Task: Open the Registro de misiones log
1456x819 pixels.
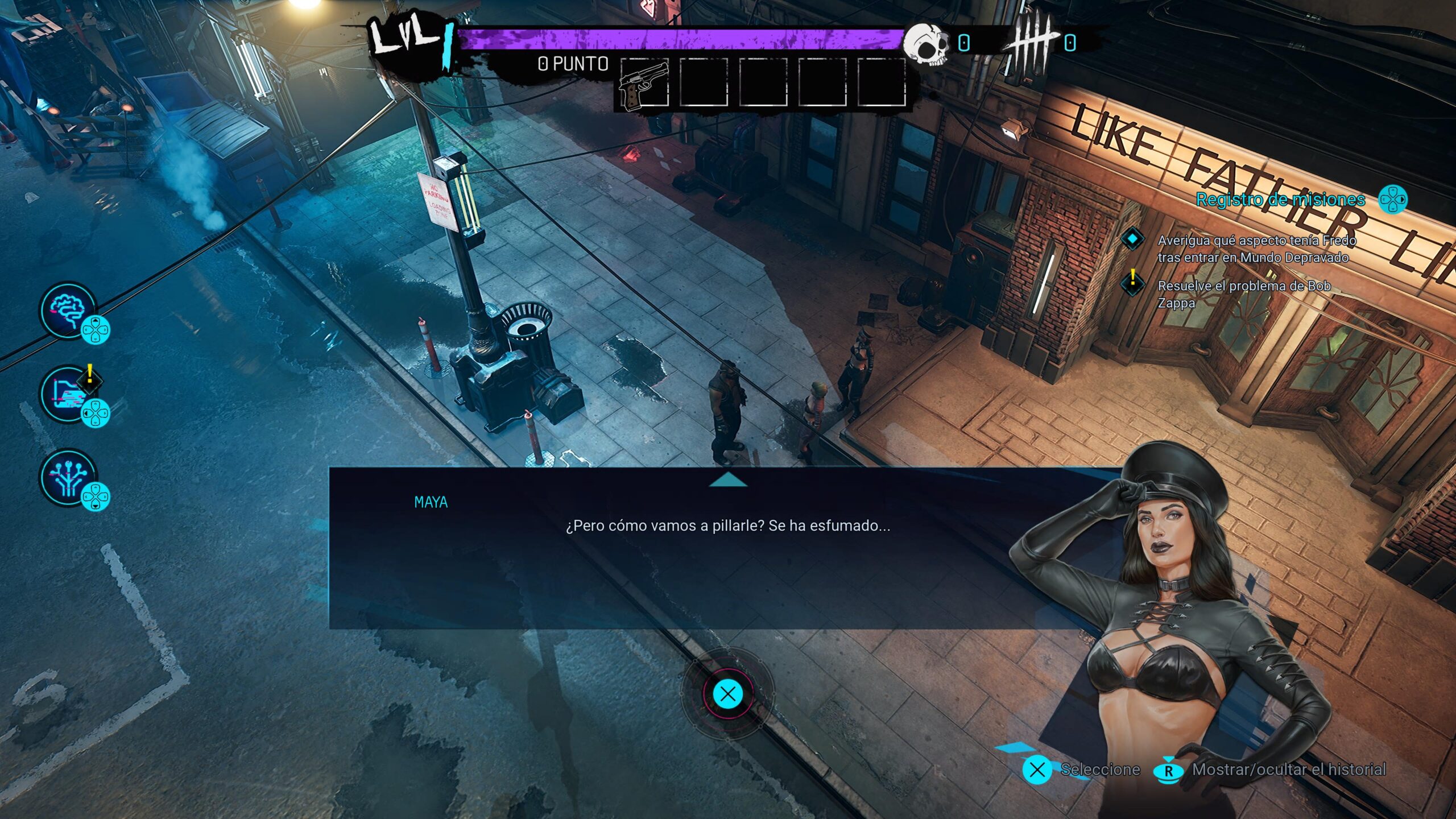Action: (1280, 200)
